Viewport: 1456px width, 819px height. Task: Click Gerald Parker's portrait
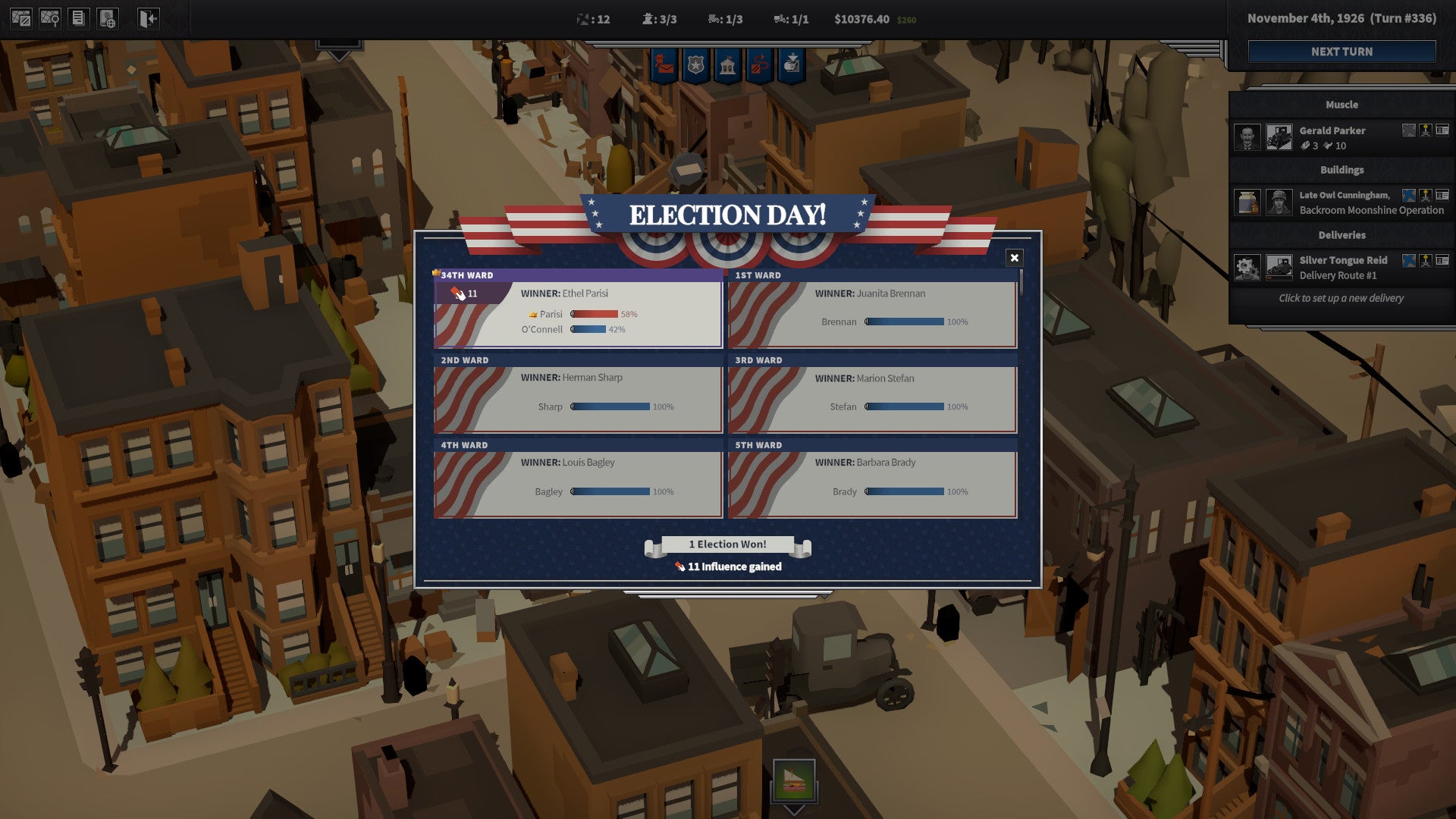click(1247, 136)
